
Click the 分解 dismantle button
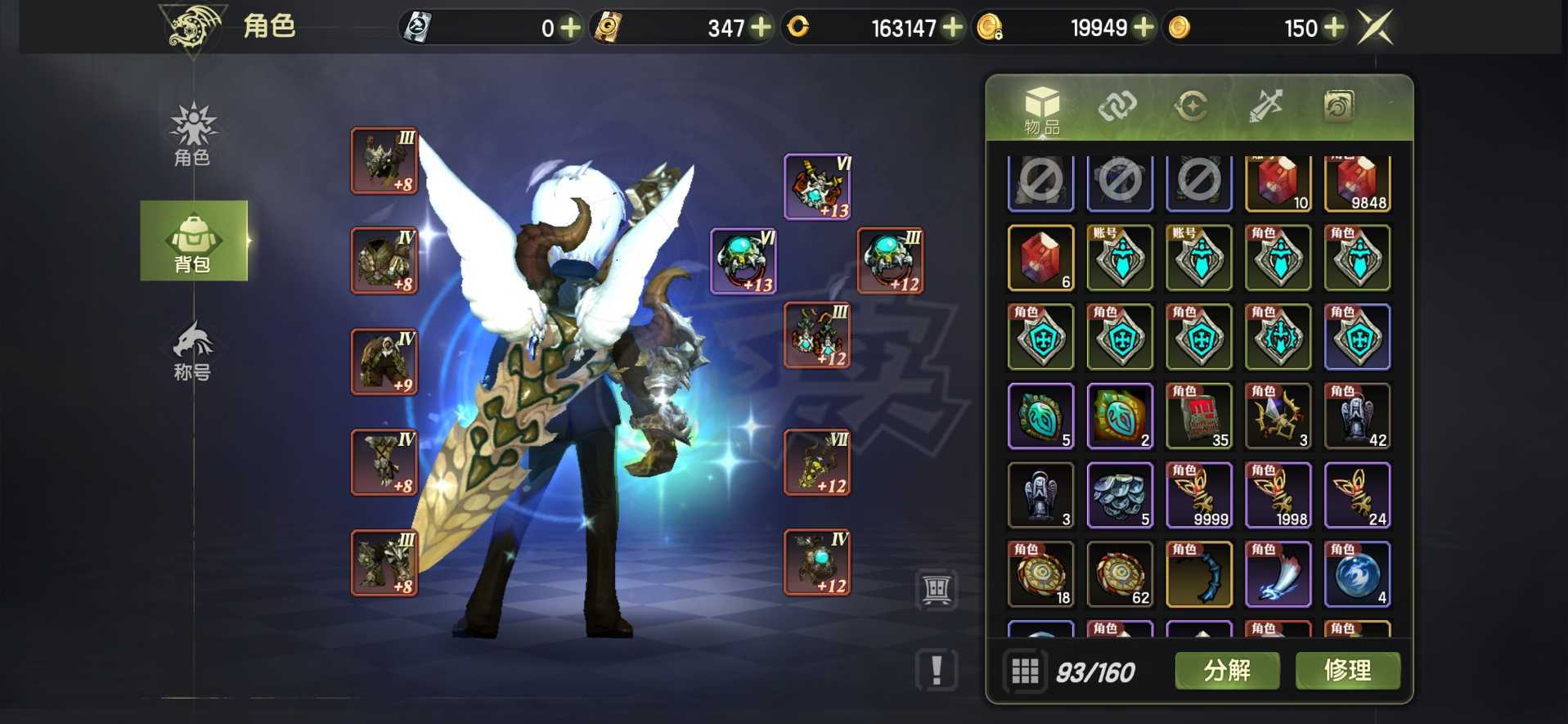coord(1227,671)
